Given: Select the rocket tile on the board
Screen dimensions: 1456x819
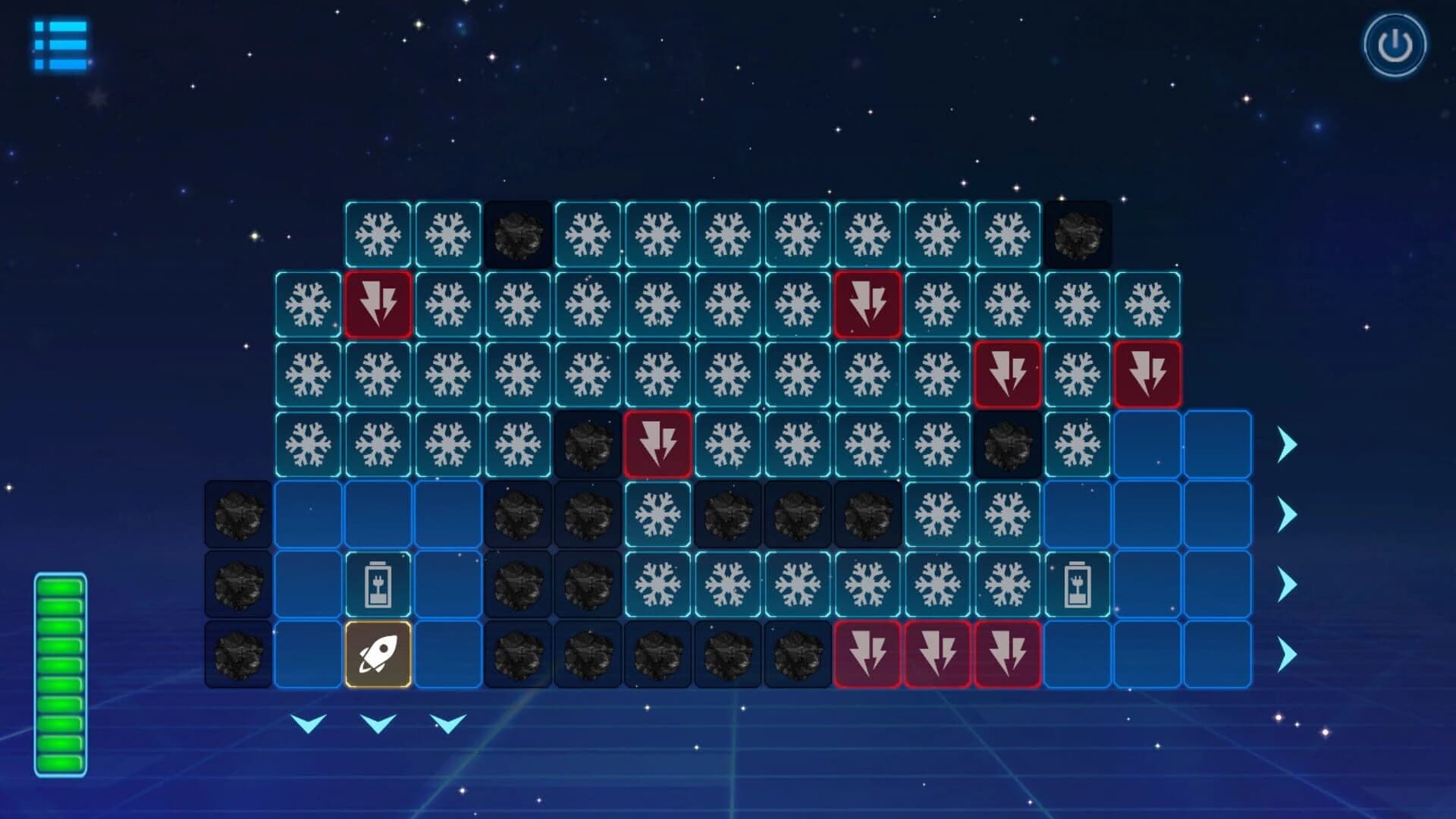Looking at the screenshot, I should tap(377, 657).
